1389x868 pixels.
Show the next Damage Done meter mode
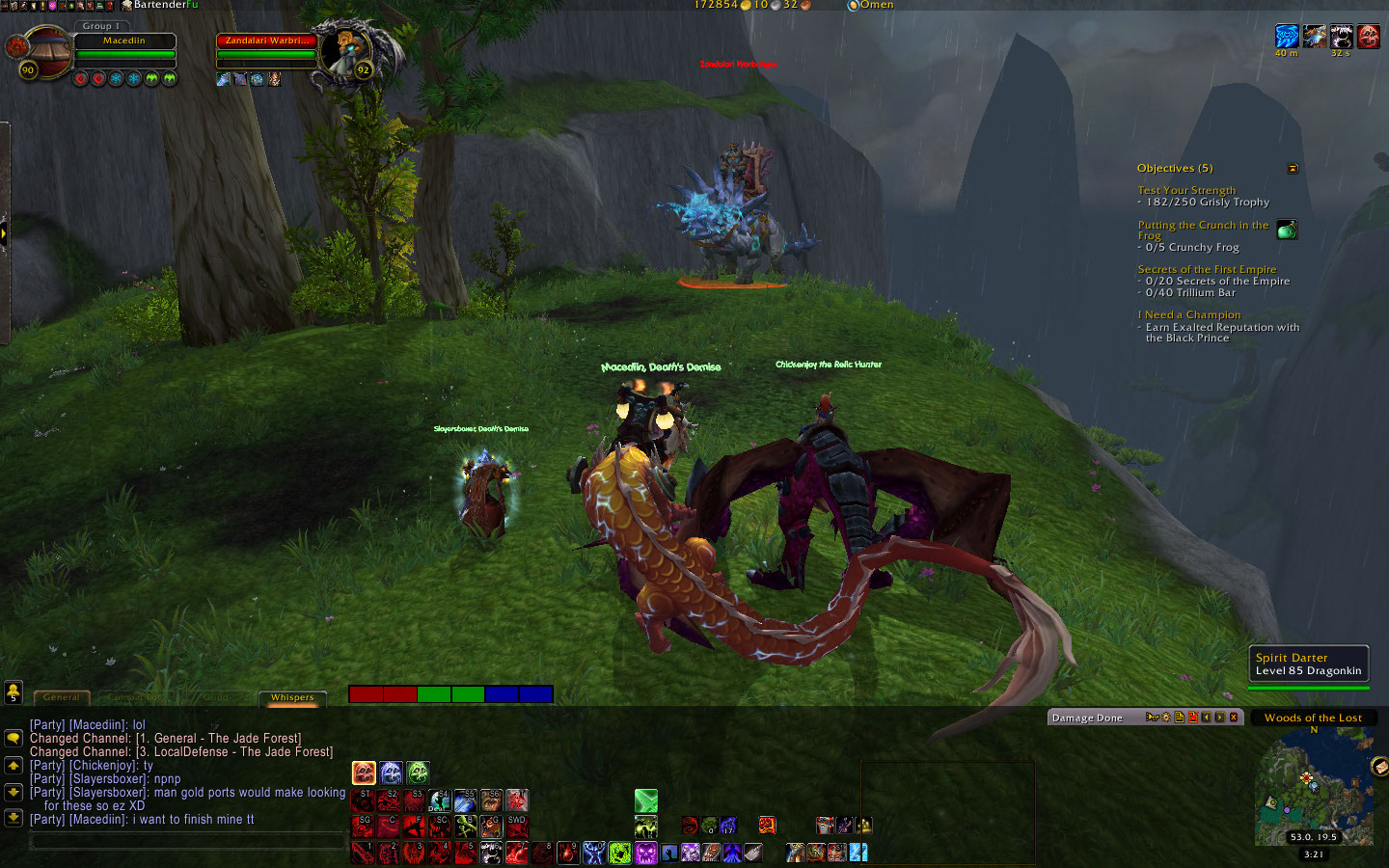click(x=1220, y=718)
